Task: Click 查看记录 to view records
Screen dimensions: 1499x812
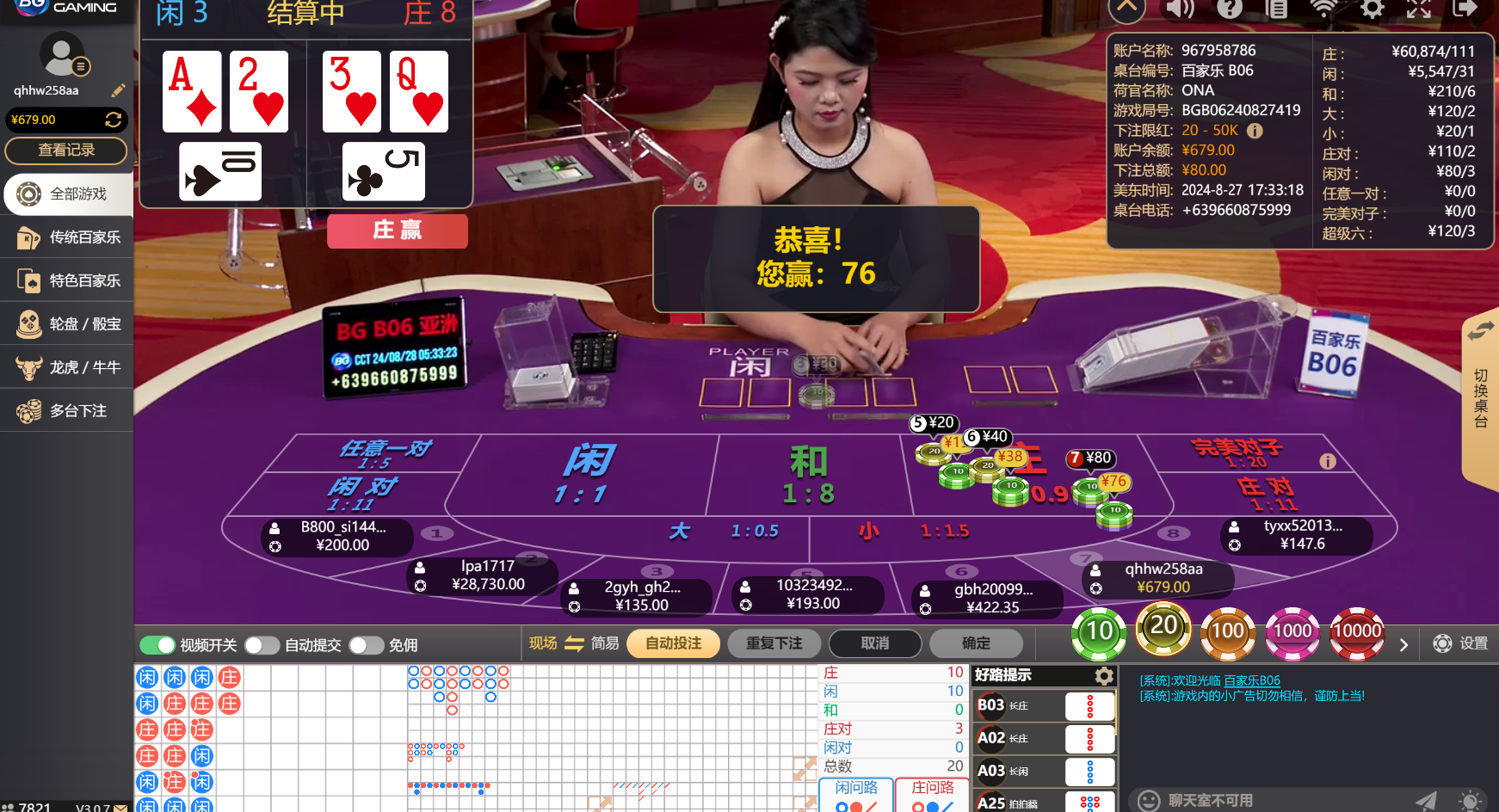Action: point(66,151)
